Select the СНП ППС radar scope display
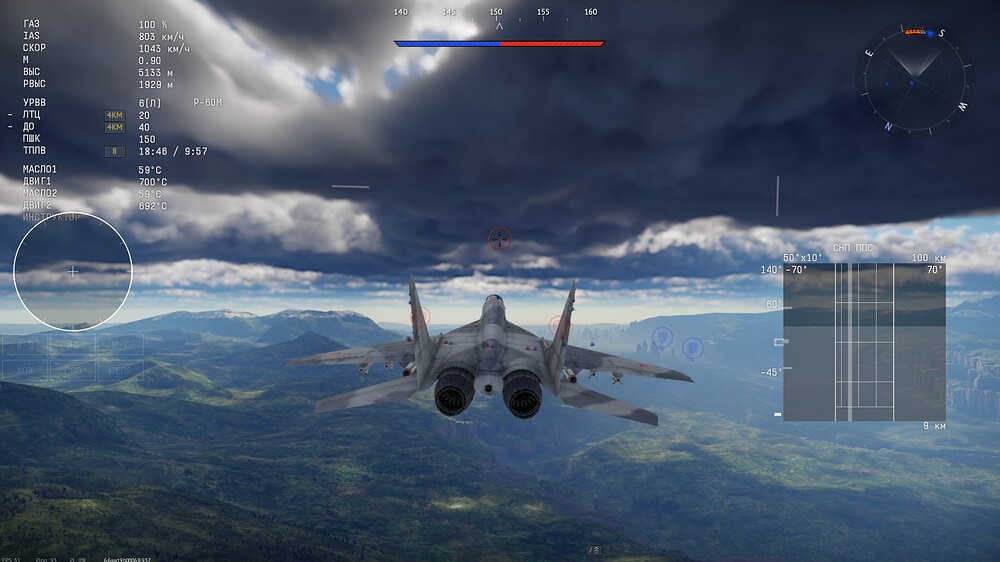Viewport: 1000px width, 562px height. 864,341
